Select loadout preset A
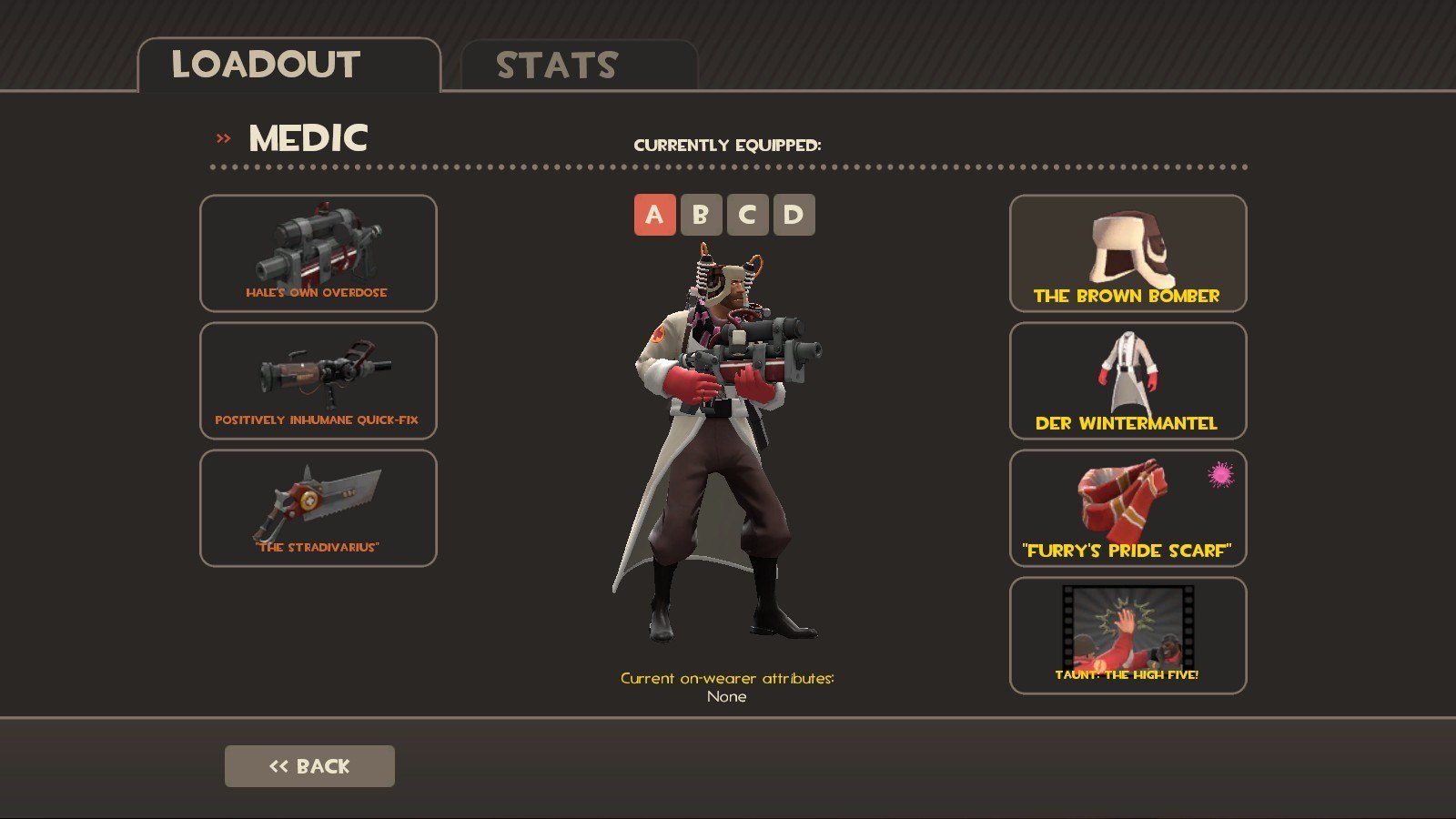1456x819 pixels. tap(654, 215)
